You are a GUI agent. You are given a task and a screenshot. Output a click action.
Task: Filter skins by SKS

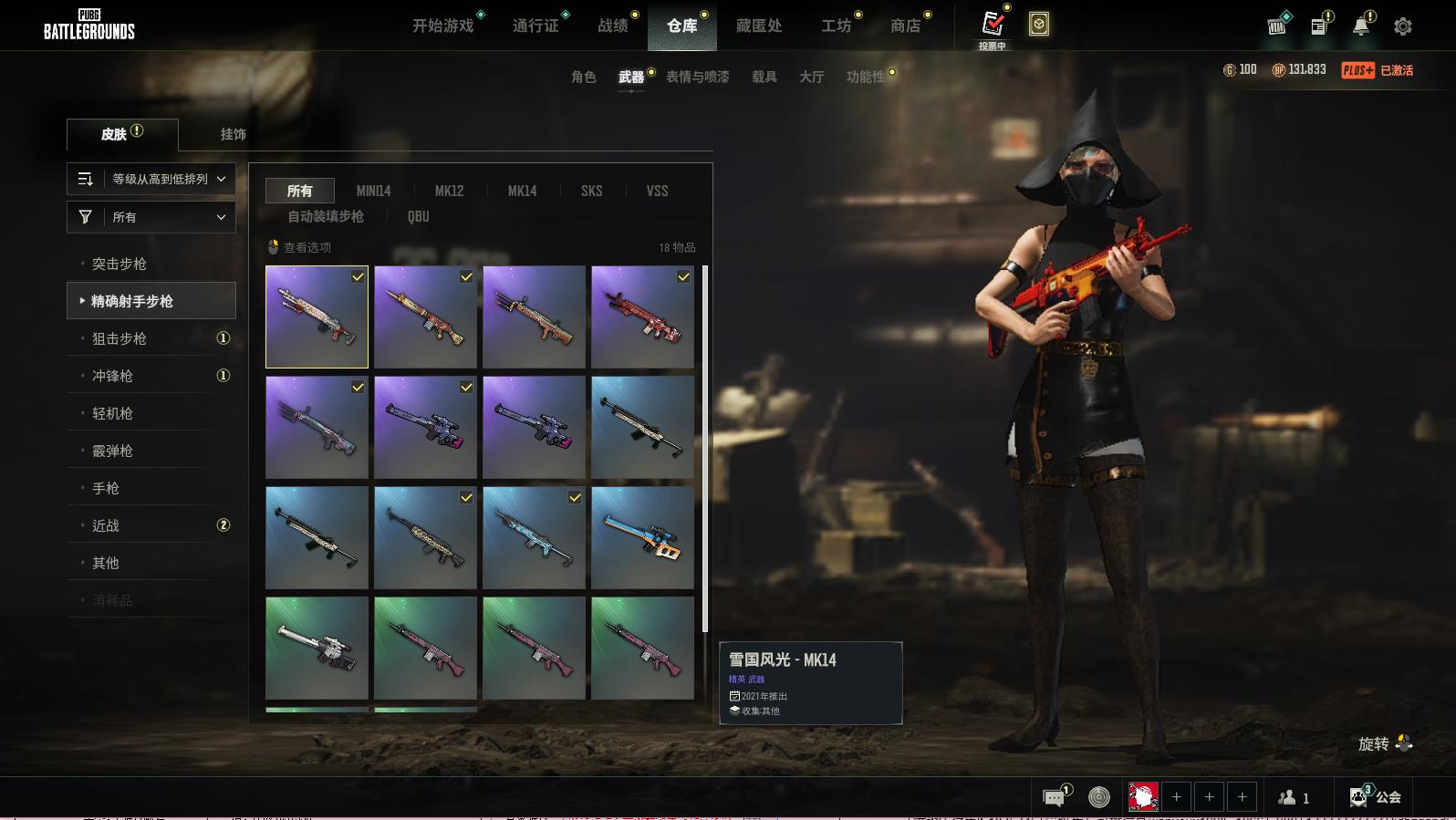click(x=591, y=191)
